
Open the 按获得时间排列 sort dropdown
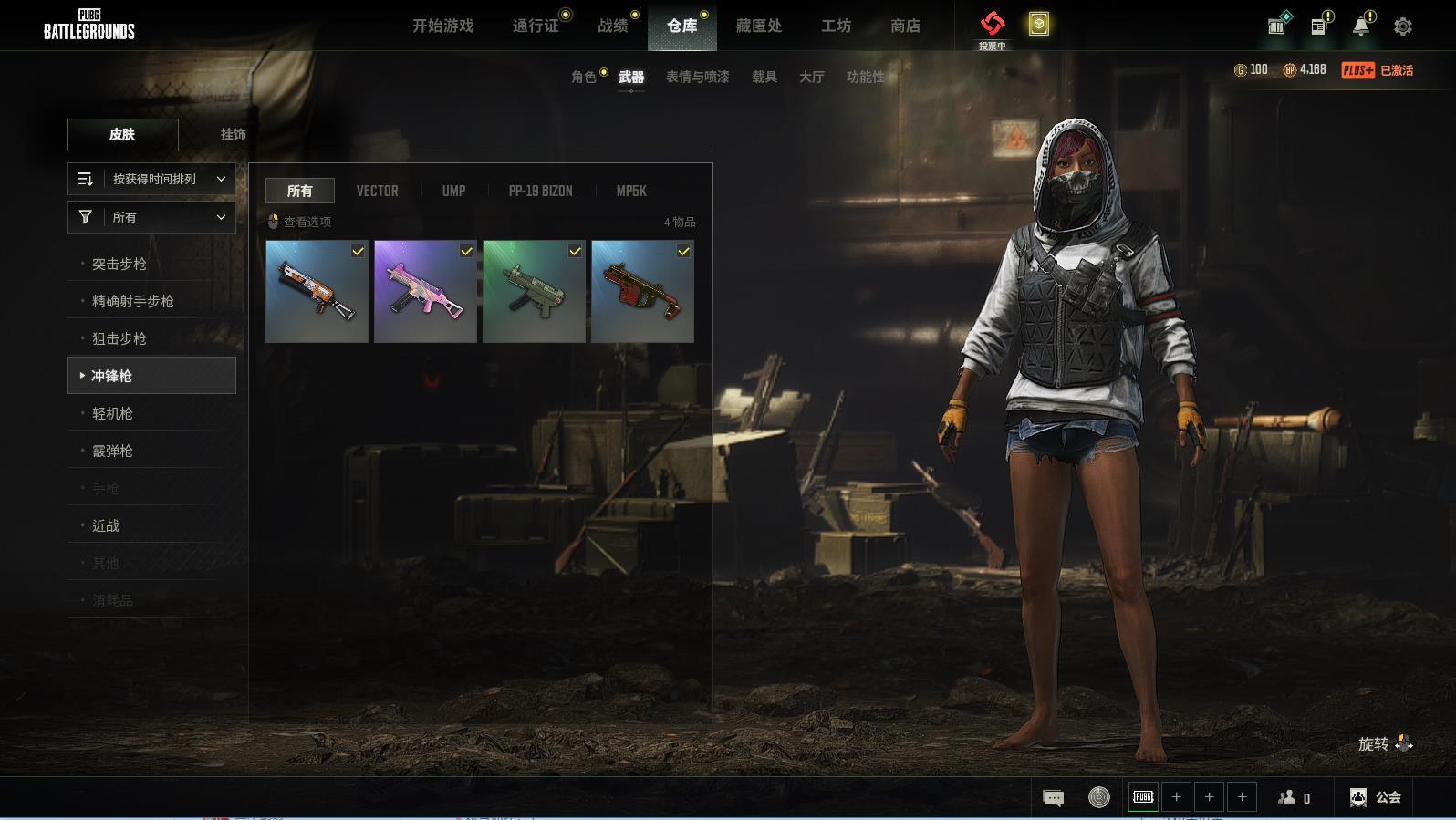[151, 180]
